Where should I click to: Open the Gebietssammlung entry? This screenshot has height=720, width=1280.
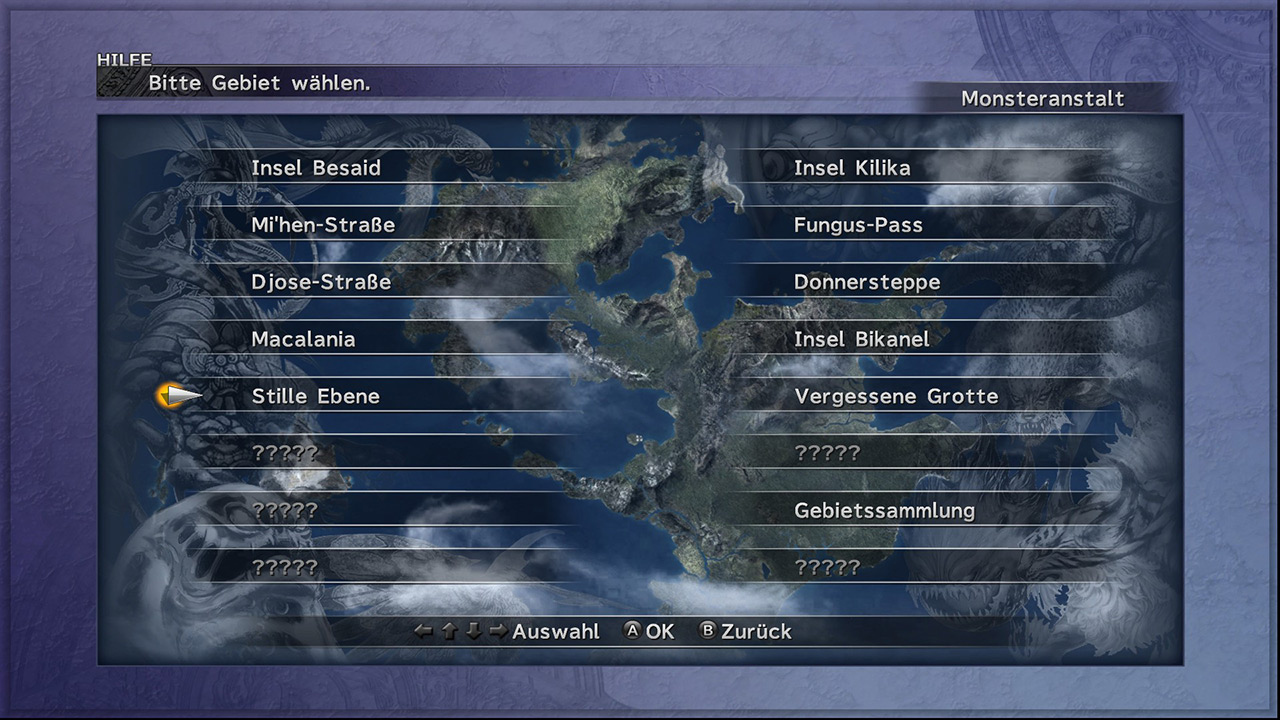(x=884, y=510)
